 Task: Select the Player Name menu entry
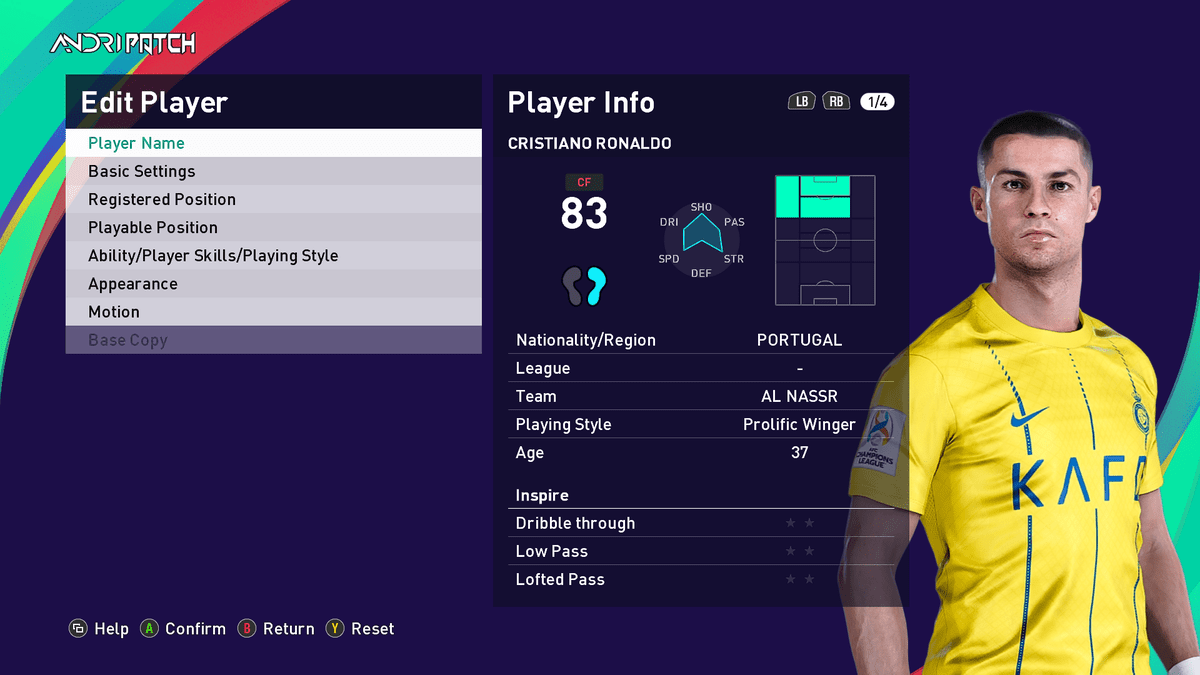coord(273,143)
